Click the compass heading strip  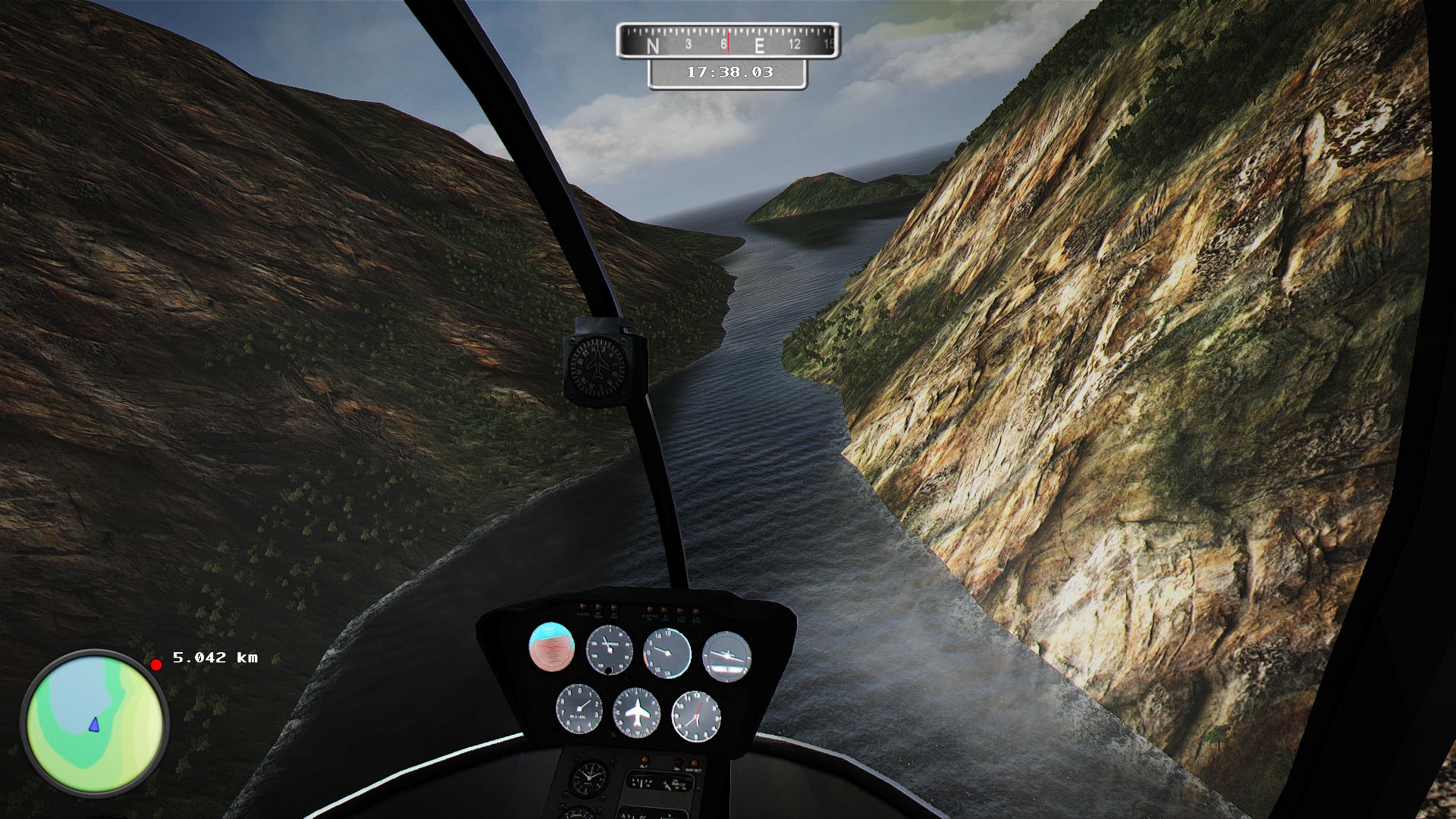pyautogui.click(x=728, y=41)
